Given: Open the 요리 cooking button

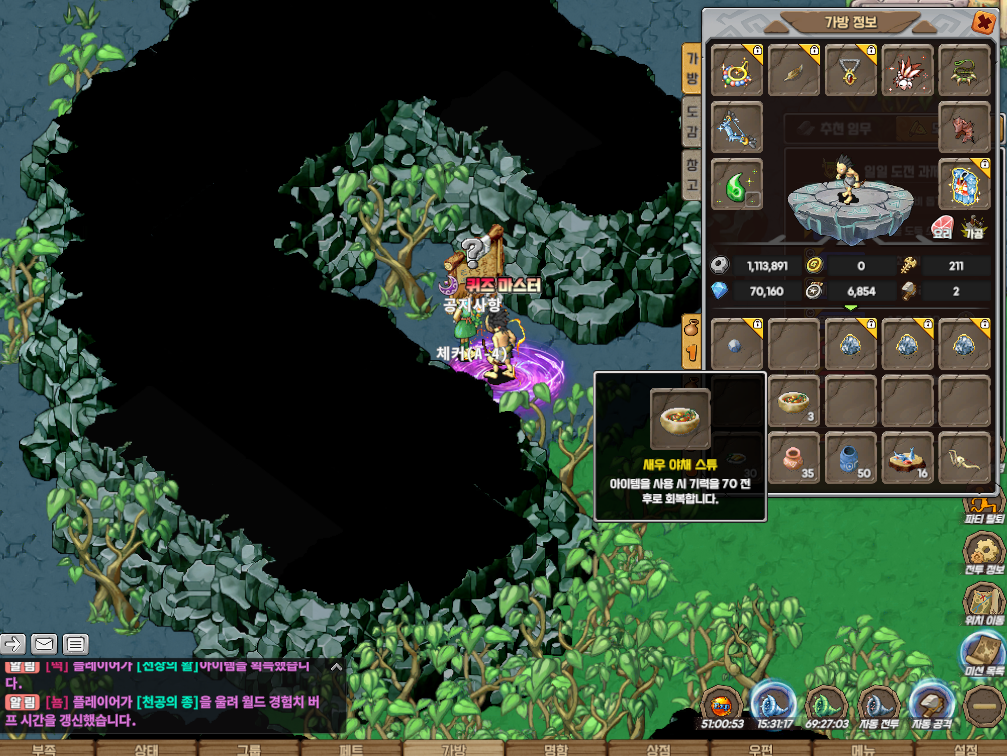Looking at the screenshot, I should point(943,227).
